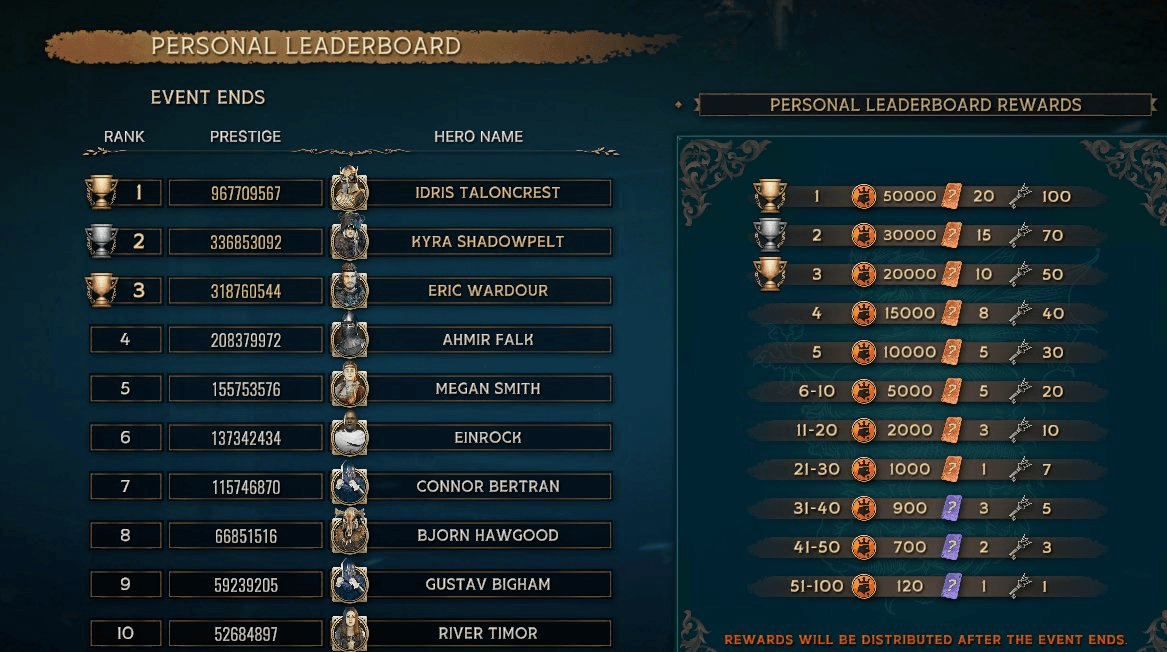The width and height of the screenshot is (1167, 652).
Task: Click Gustav Bigham's hero name
Action: click(x=487, y=585)
